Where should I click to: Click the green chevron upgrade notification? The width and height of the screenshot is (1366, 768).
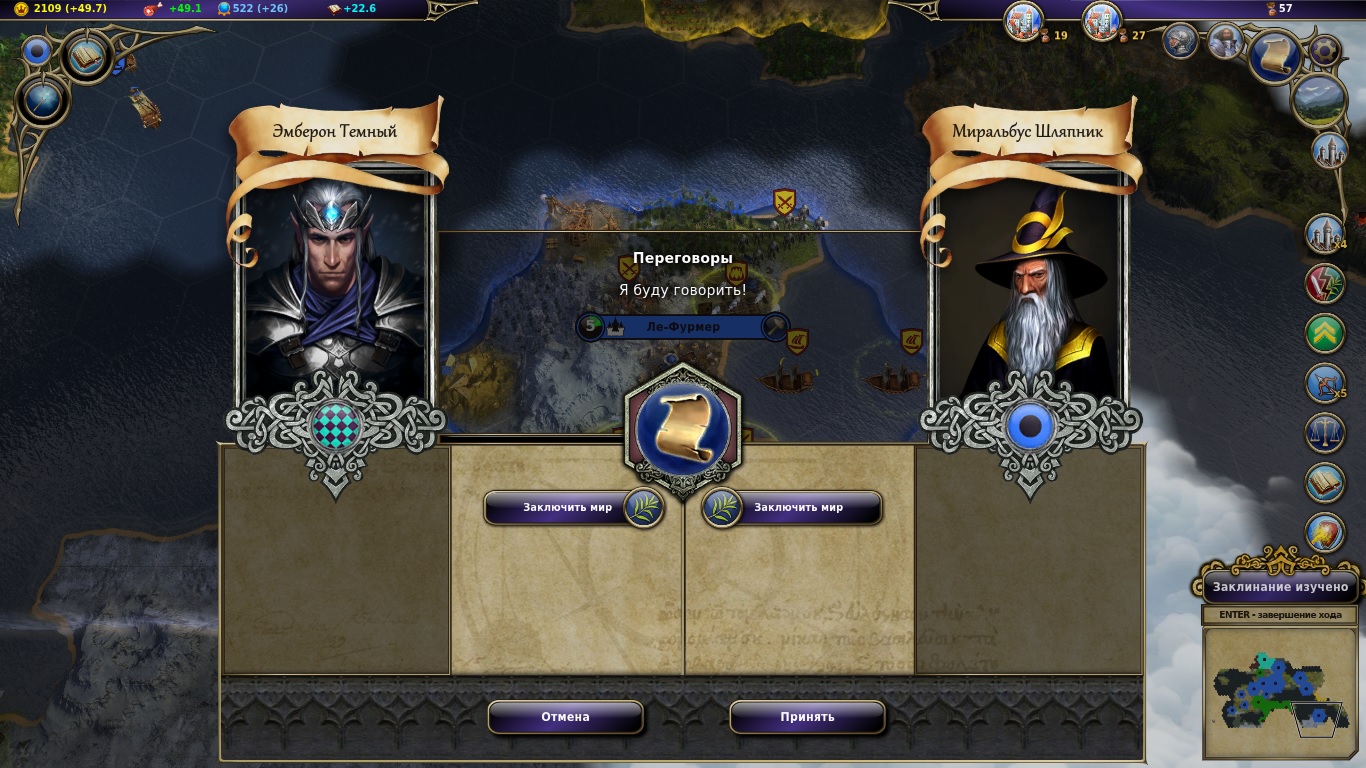[x=1325, y=334]
